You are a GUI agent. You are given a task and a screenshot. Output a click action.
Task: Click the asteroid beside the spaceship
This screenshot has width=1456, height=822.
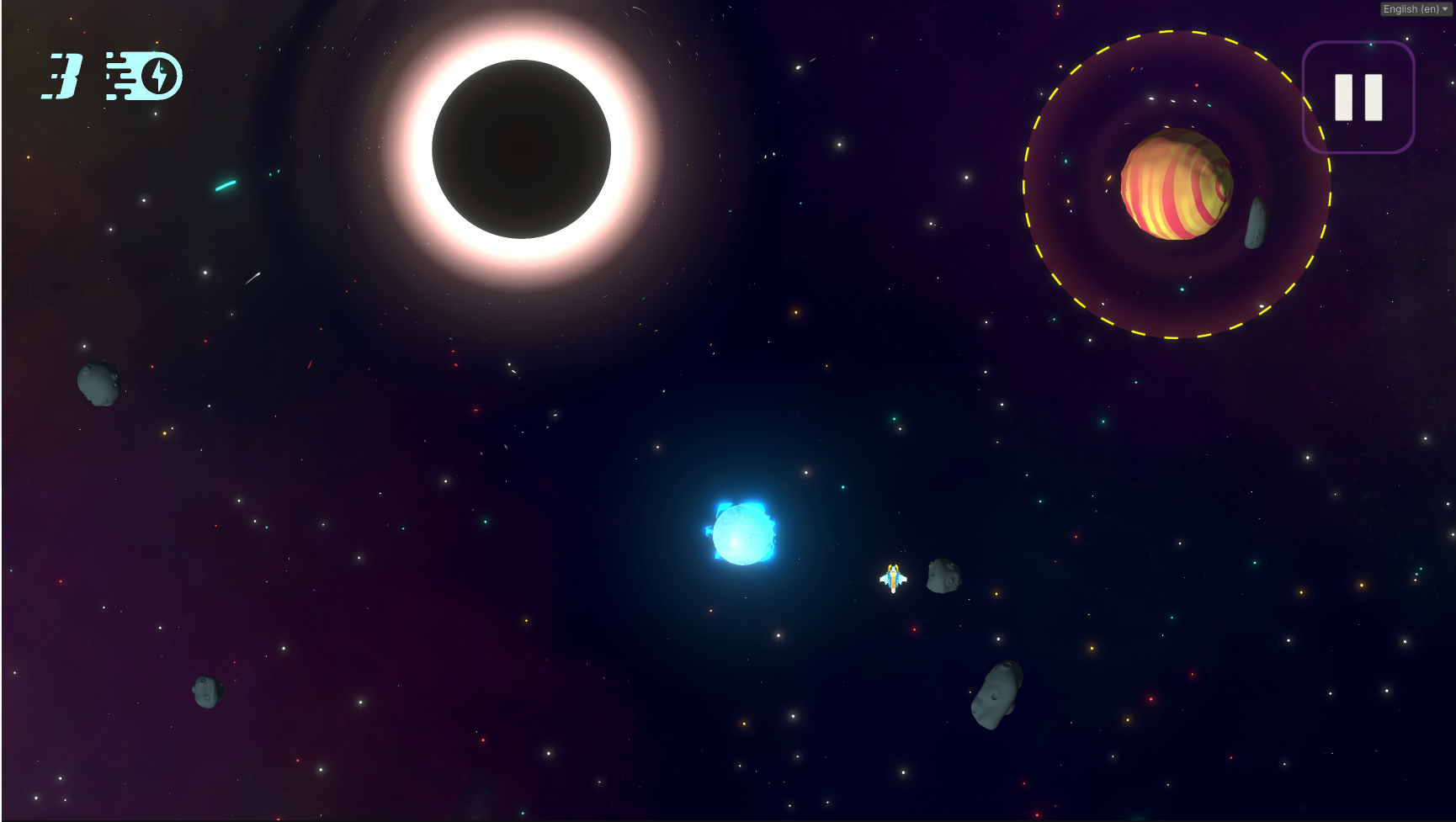coord(943,577)
